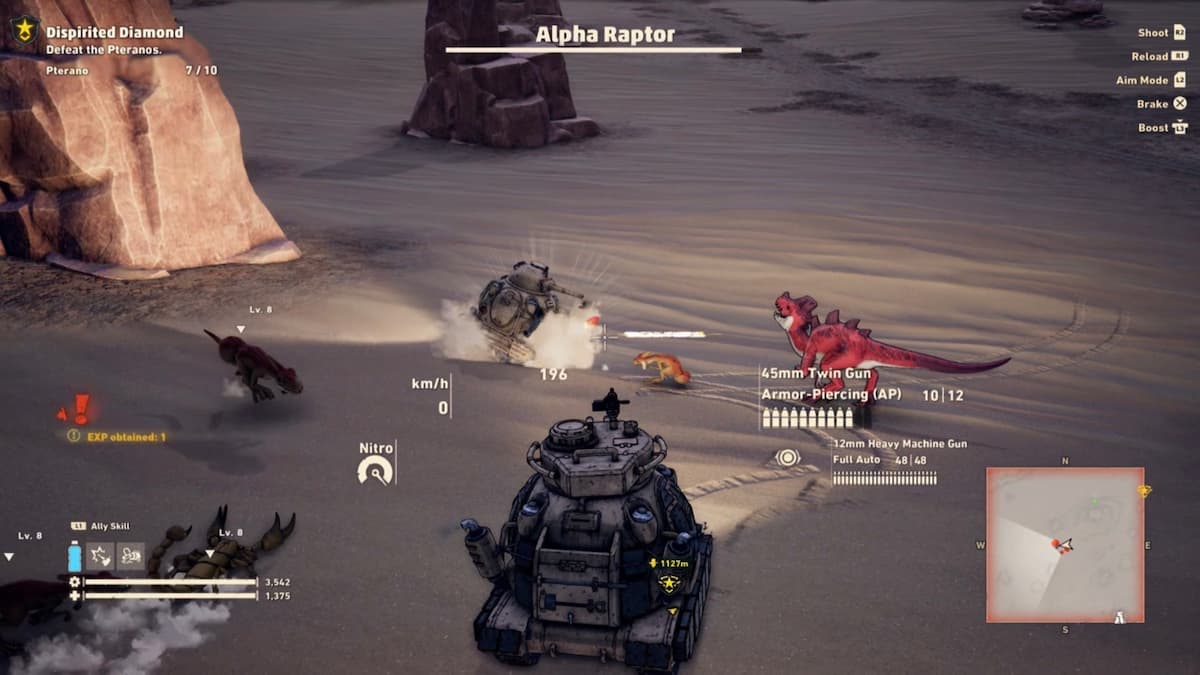This screenshot has width=1200, height=675.
Task: Select the blue water bottle ally item
Action: 75,556
